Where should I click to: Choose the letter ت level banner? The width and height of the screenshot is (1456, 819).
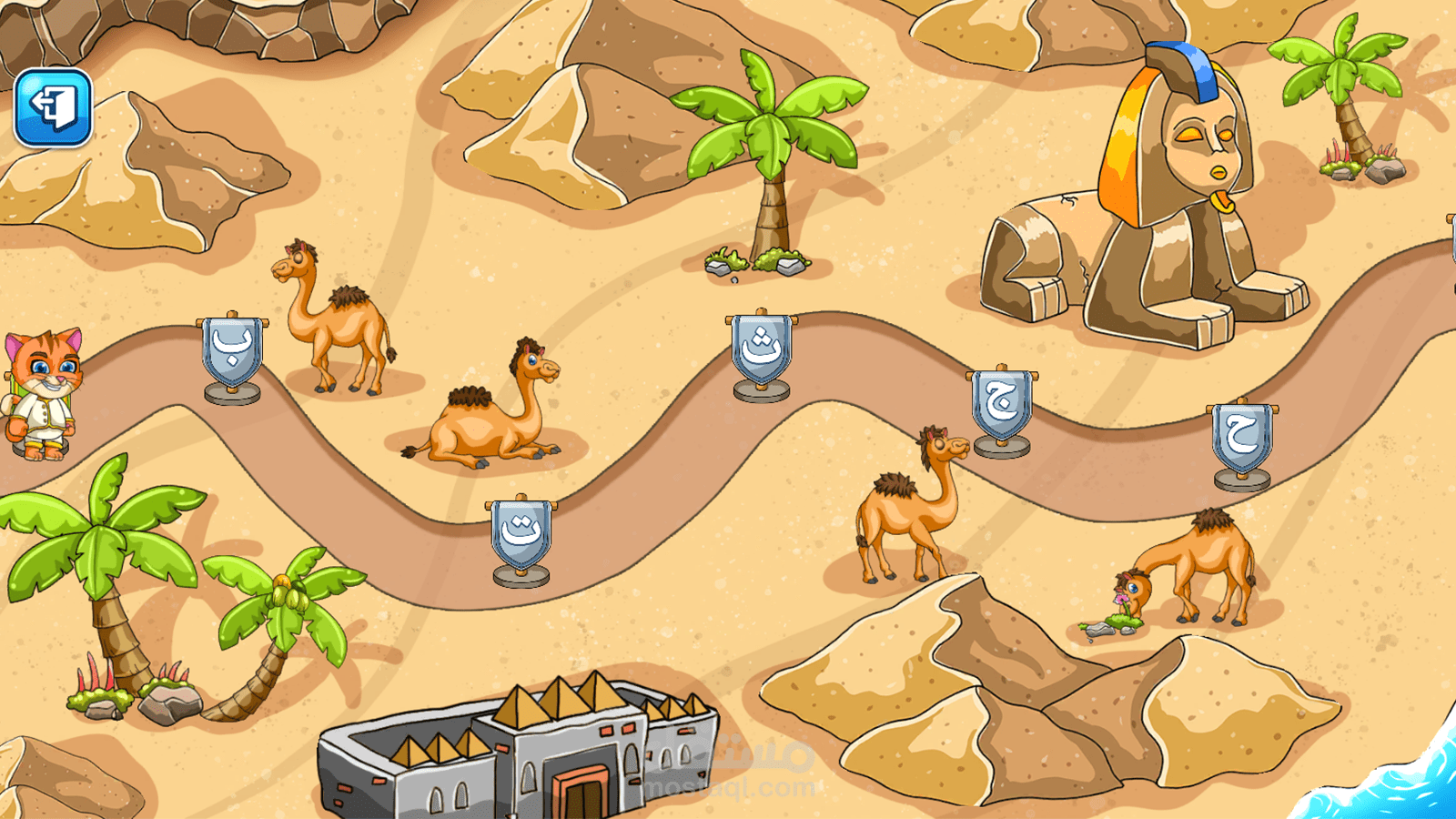click(521, 534)
